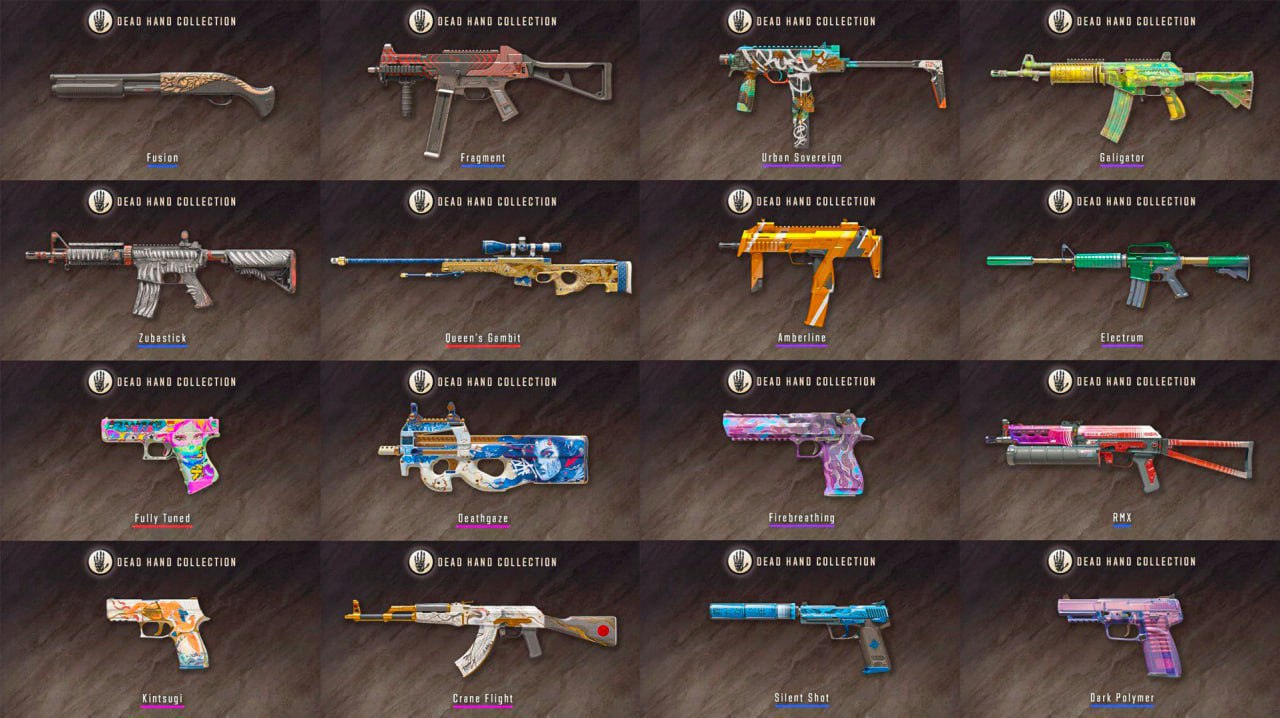Image resolution: width=1280 pixels, height=718 pixels.
Task: Select the Firebreathing pistol skin
Action: click(800, 452)
